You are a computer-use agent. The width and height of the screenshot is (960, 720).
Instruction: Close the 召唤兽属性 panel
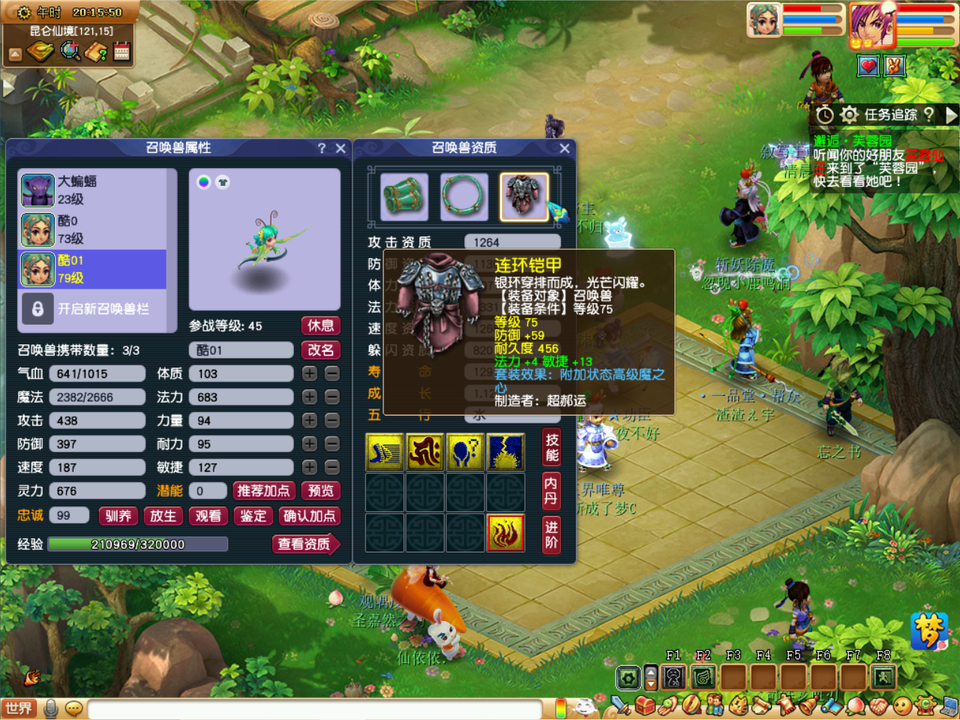pos(339,148)
